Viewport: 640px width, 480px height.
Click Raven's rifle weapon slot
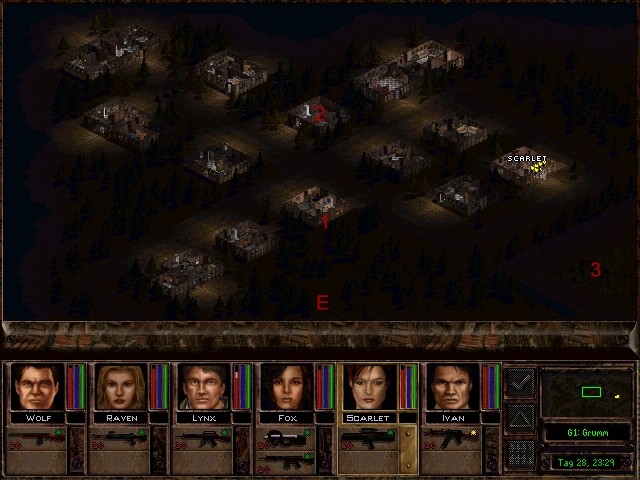pyautogui.click(x=120, y=438)
